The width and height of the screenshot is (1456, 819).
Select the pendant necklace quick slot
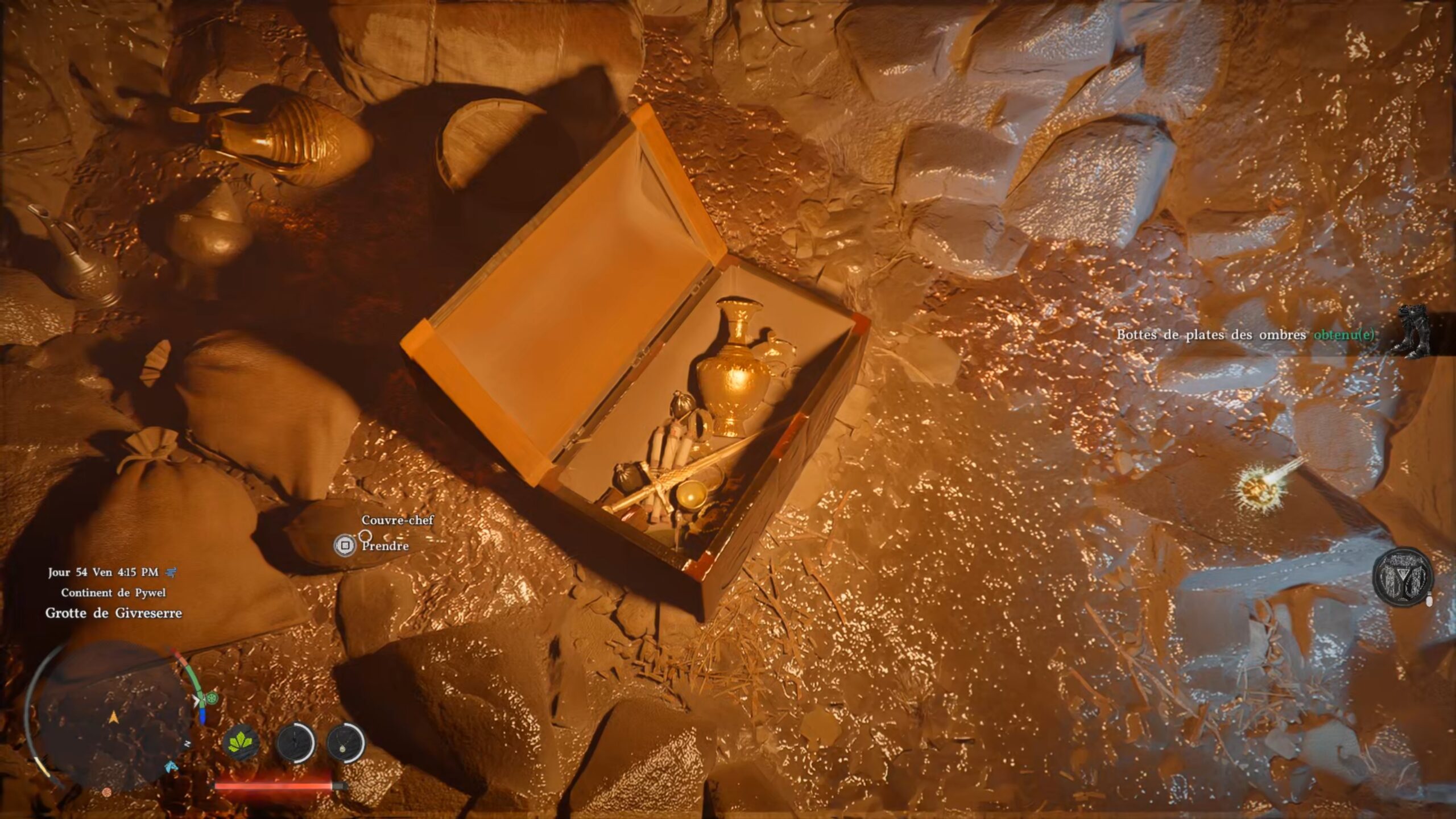pos(345,743)
